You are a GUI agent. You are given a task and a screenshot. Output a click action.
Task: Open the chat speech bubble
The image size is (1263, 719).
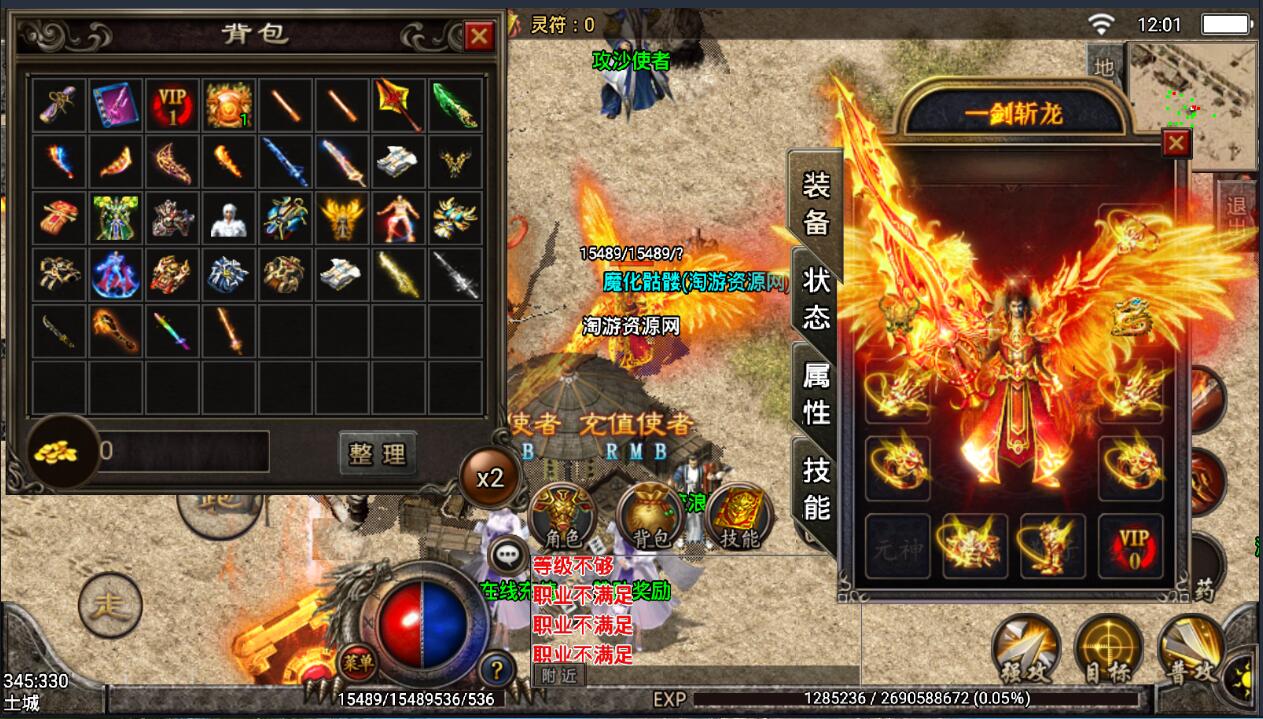coord(509,555)
